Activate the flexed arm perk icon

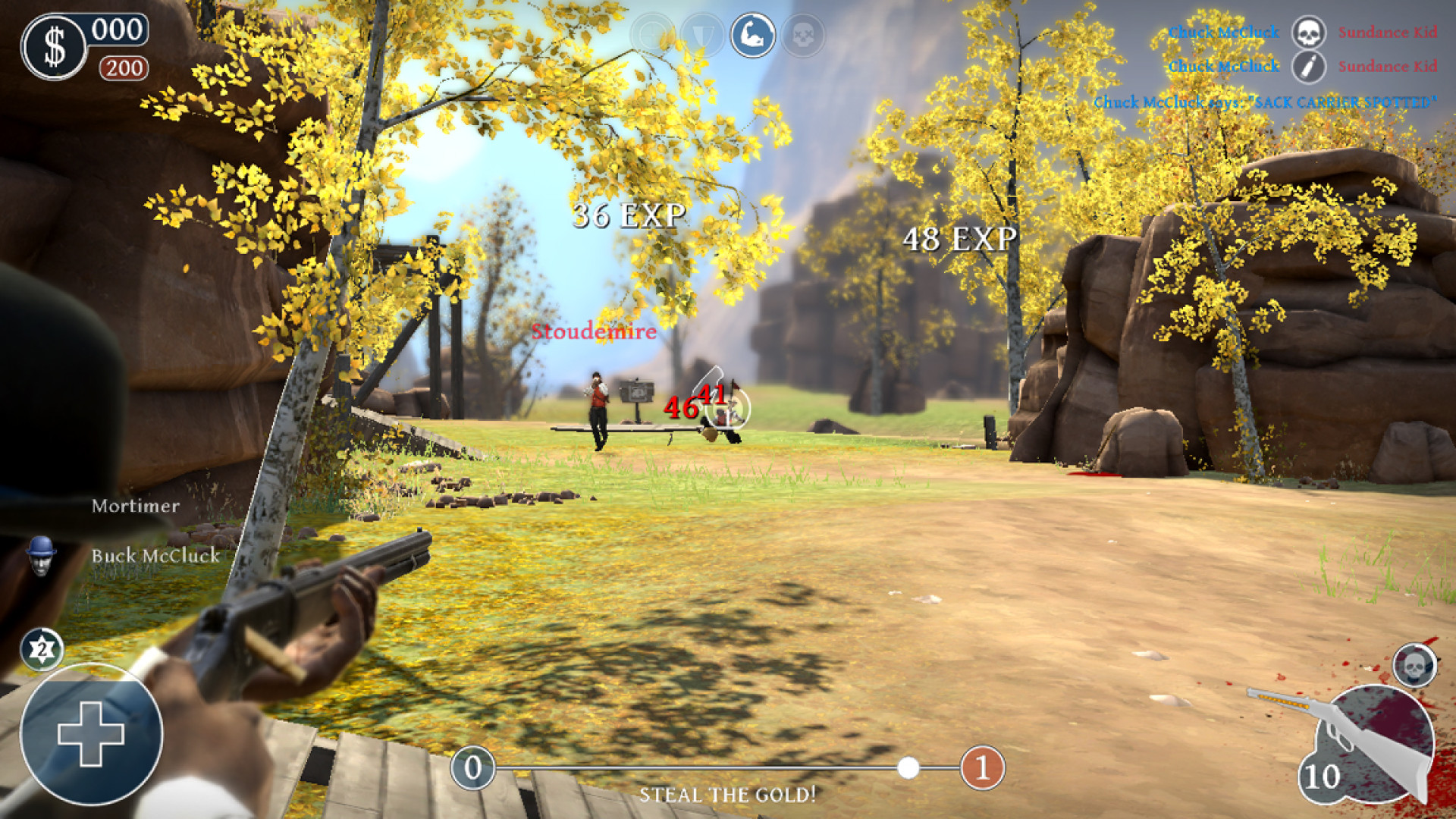pyautogui.click(x=753, y=35)
